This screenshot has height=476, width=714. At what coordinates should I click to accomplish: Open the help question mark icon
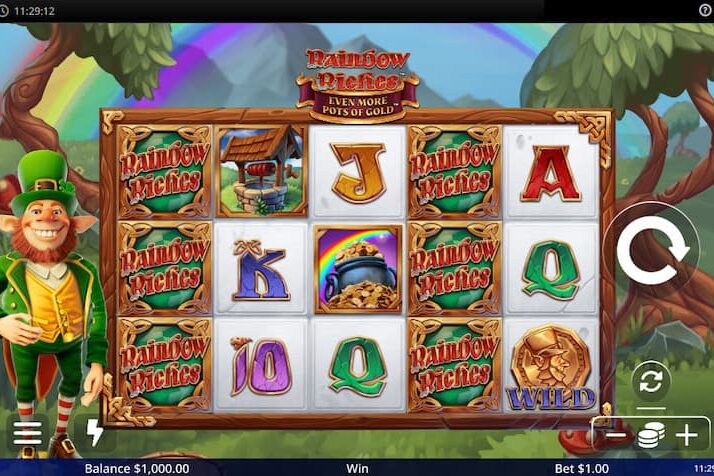coord(704,9)
